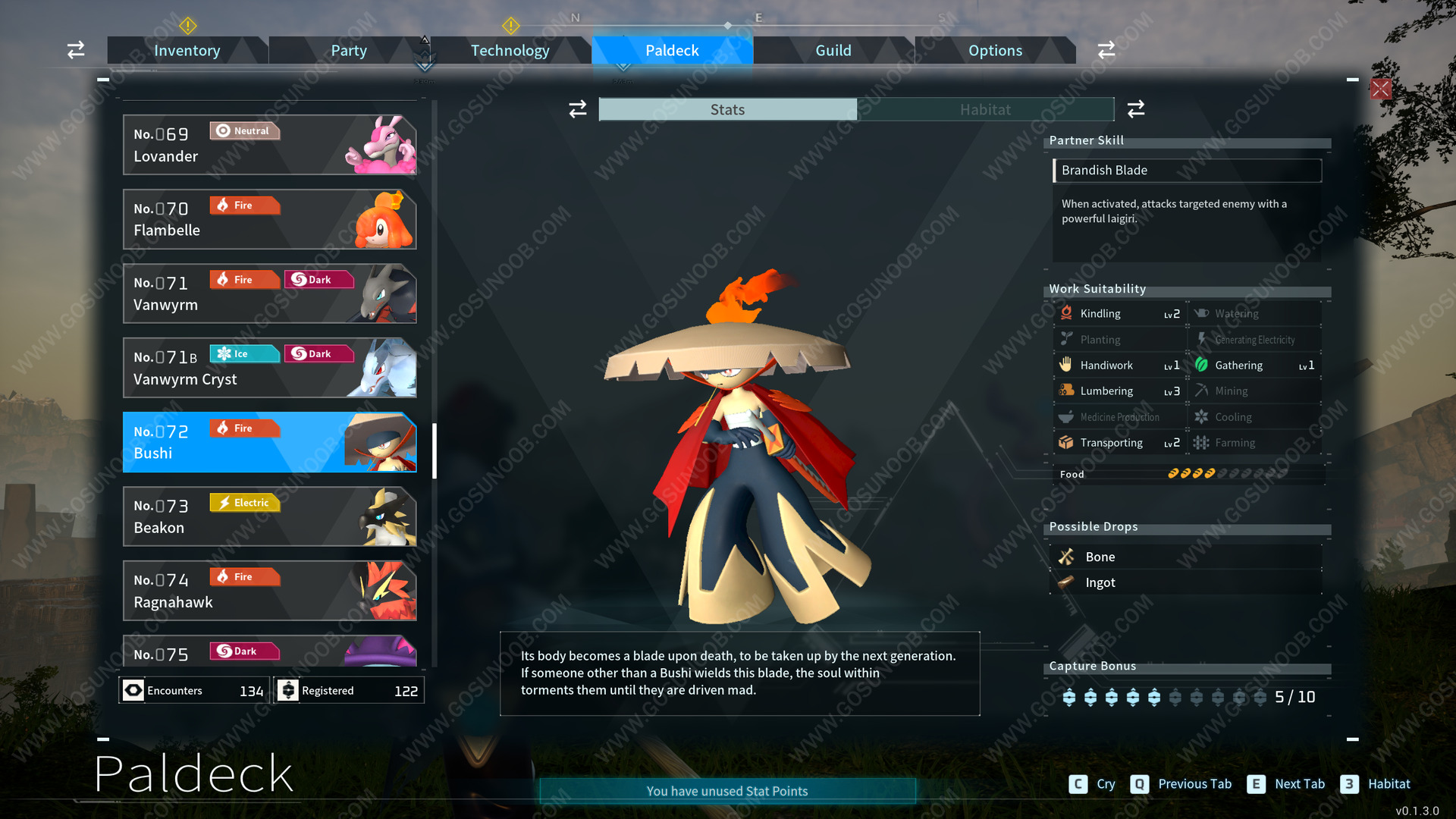
Task: Open the Inventory tab
Action: click(x=187, y=51)
